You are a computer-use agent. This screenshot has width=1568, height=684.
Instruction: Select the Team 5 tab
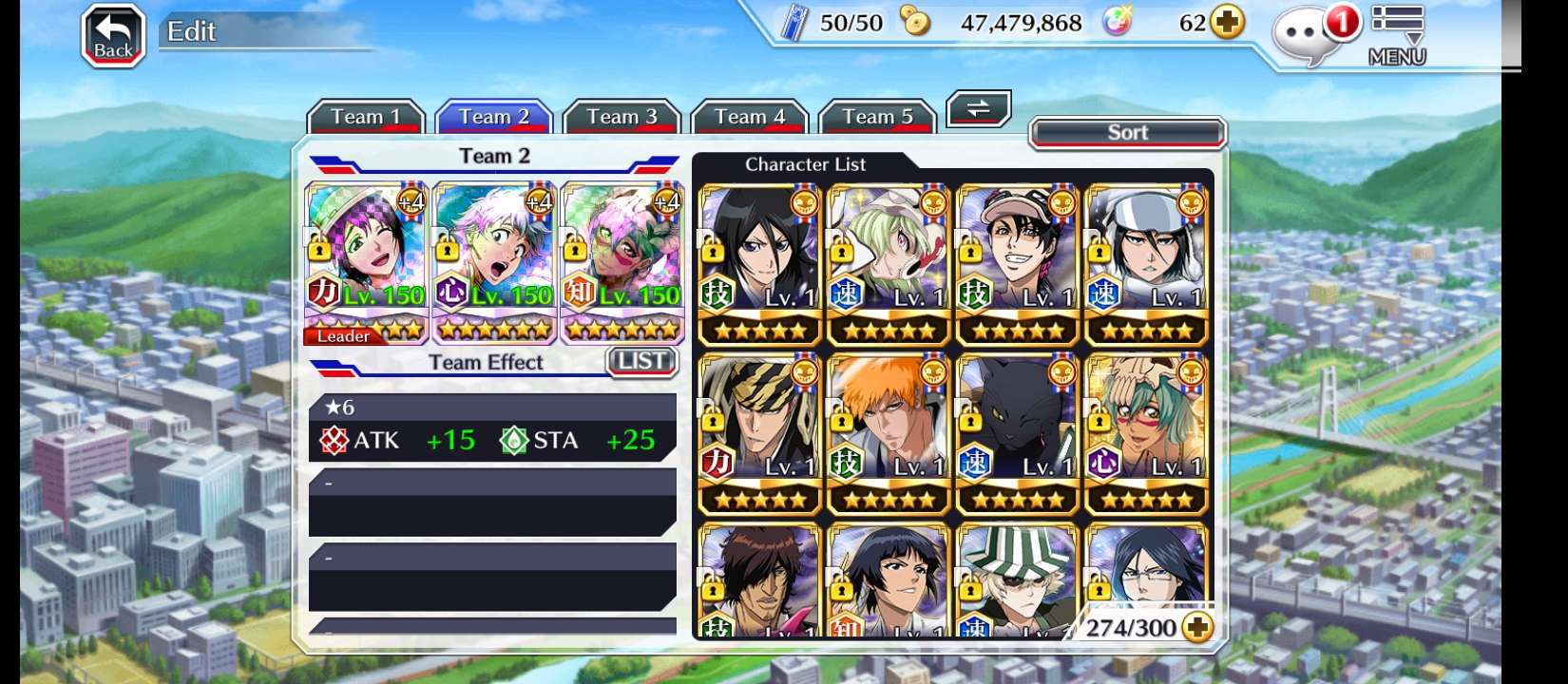point(877,118)
